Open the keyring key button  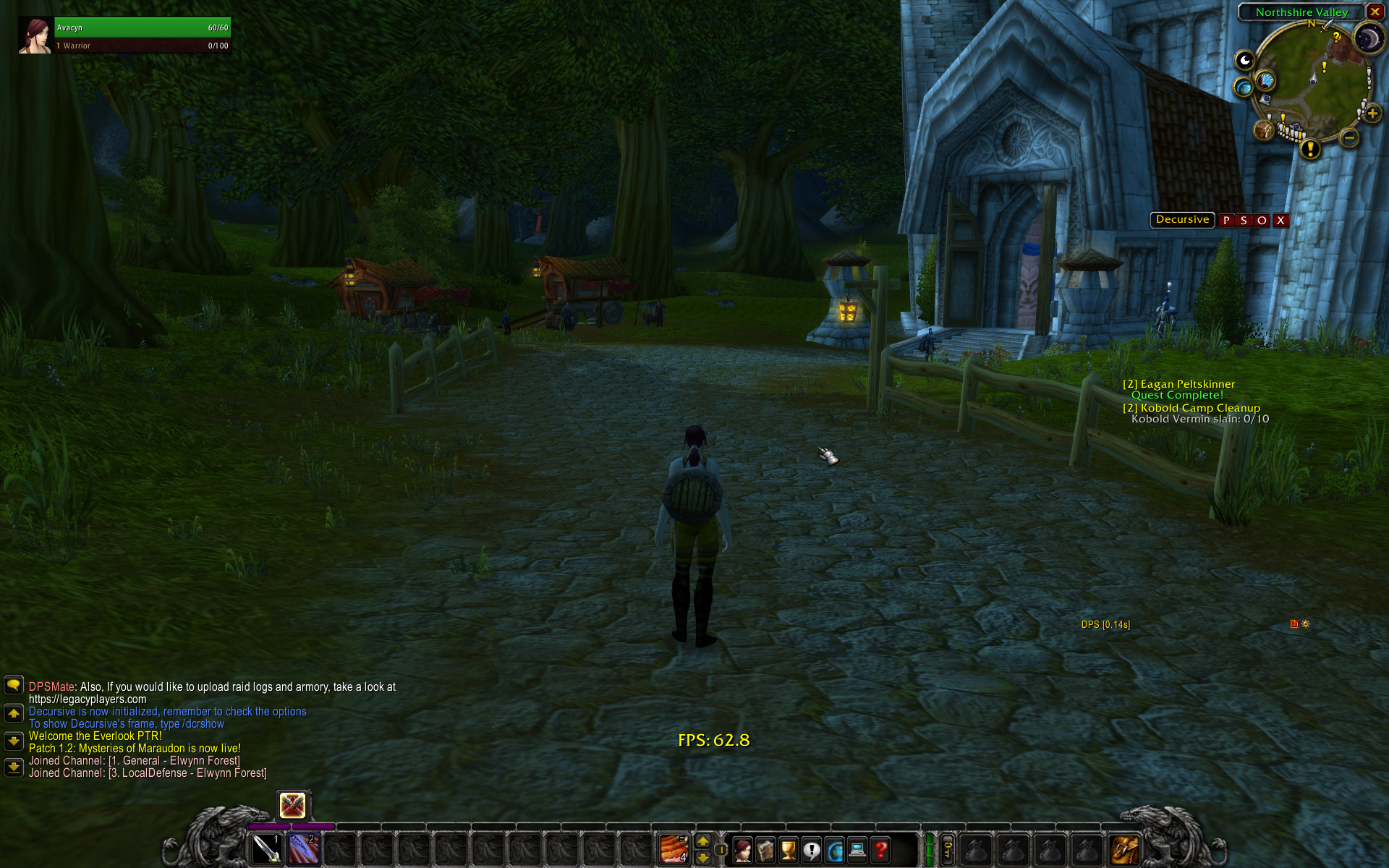click(948, 848)
